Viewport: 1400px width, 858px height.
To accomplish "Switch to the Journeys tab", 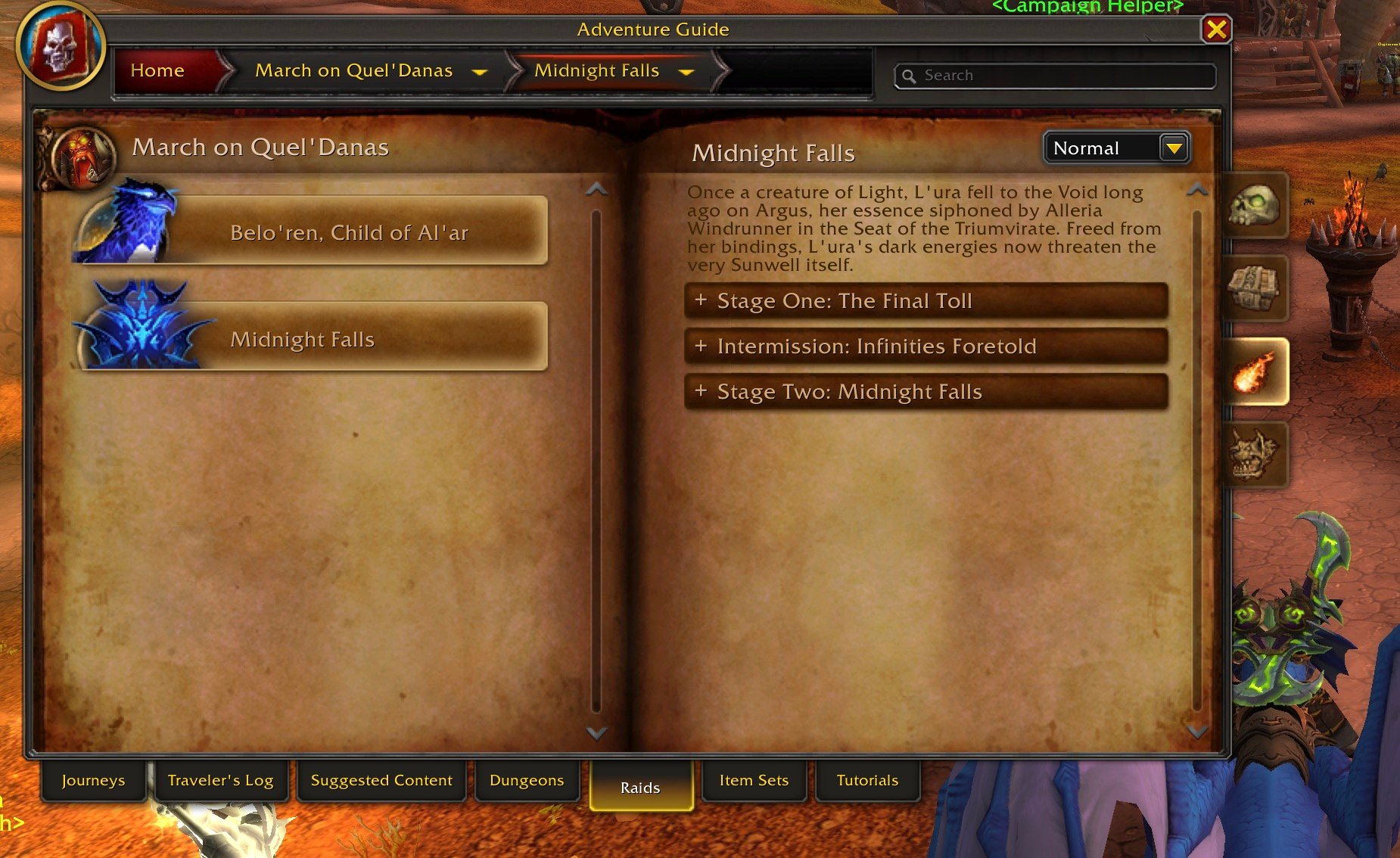I will tap(93, 780).
